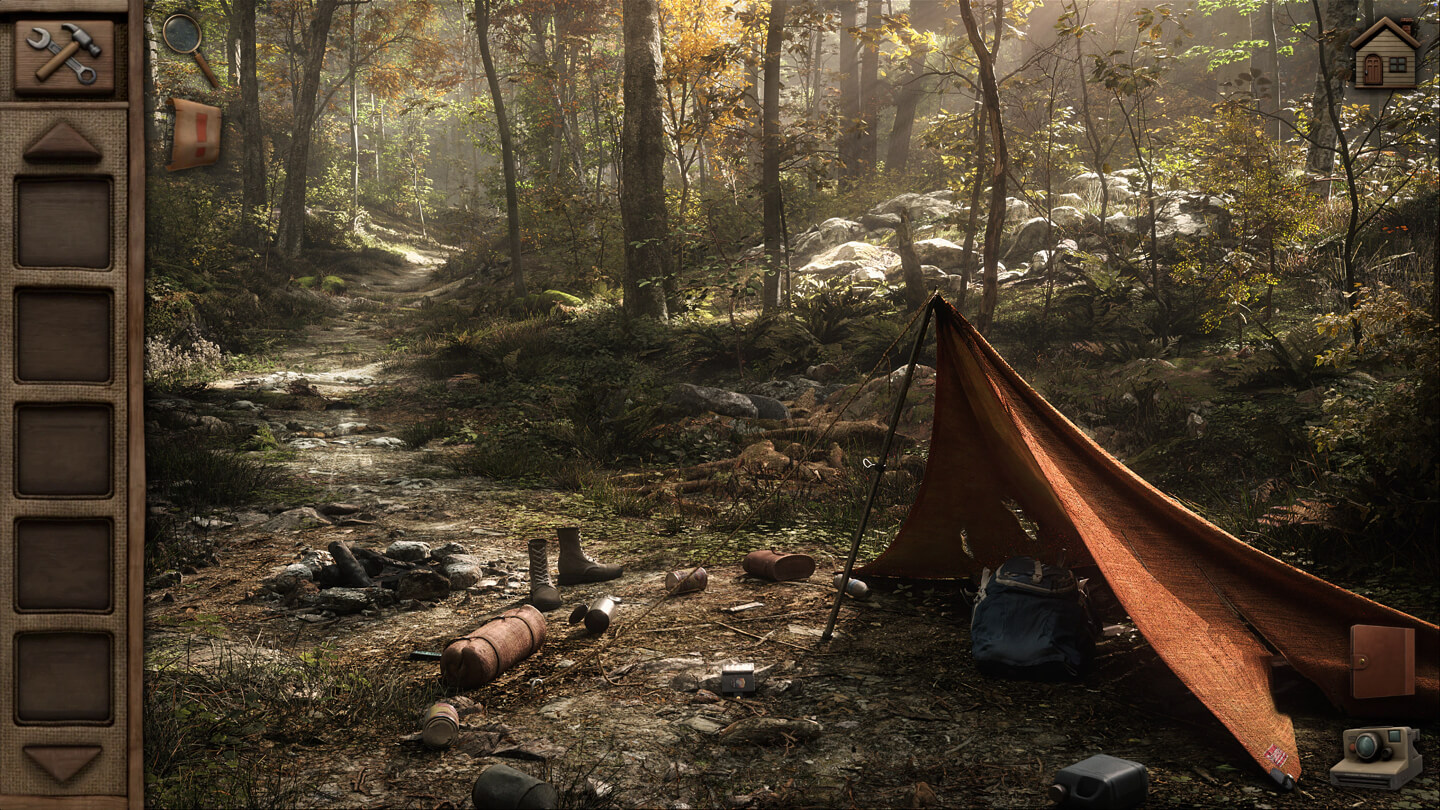This screenshot has width=1440, height=810.
Task: Use the instant camera icon
Action: 1376,757
